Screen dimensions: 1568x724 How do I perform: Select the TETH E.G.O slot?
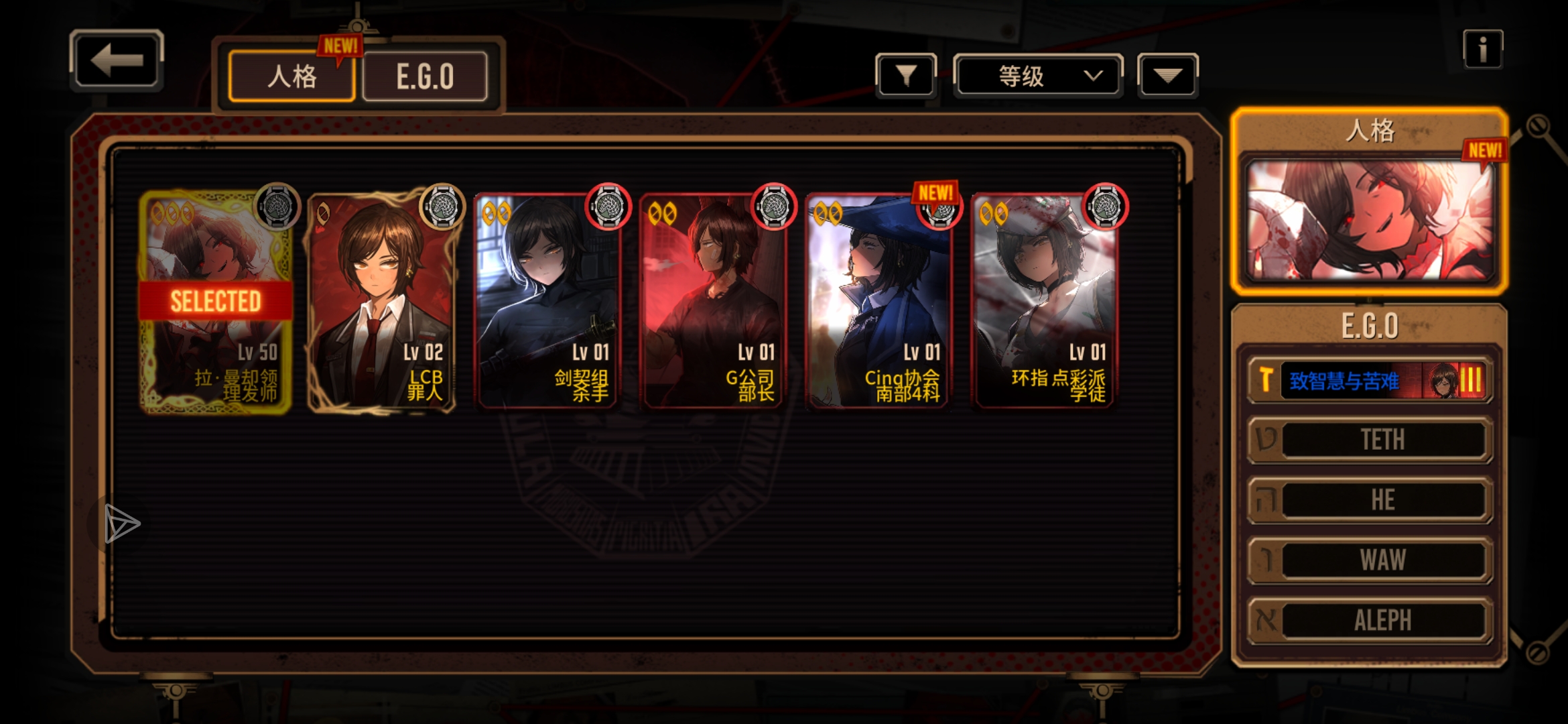coord(1370,440)
